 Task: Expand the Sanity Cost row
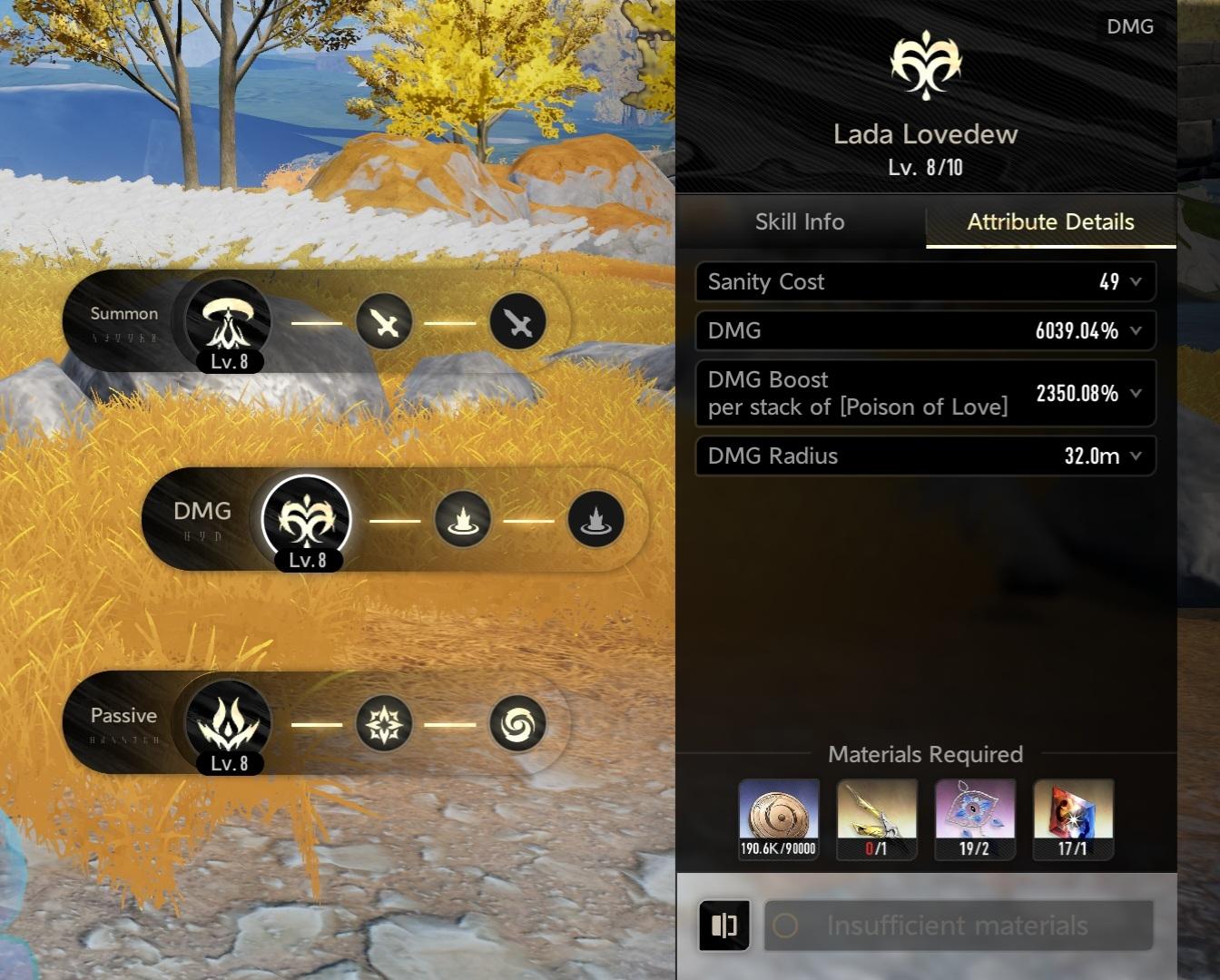tap(1136, 282)
